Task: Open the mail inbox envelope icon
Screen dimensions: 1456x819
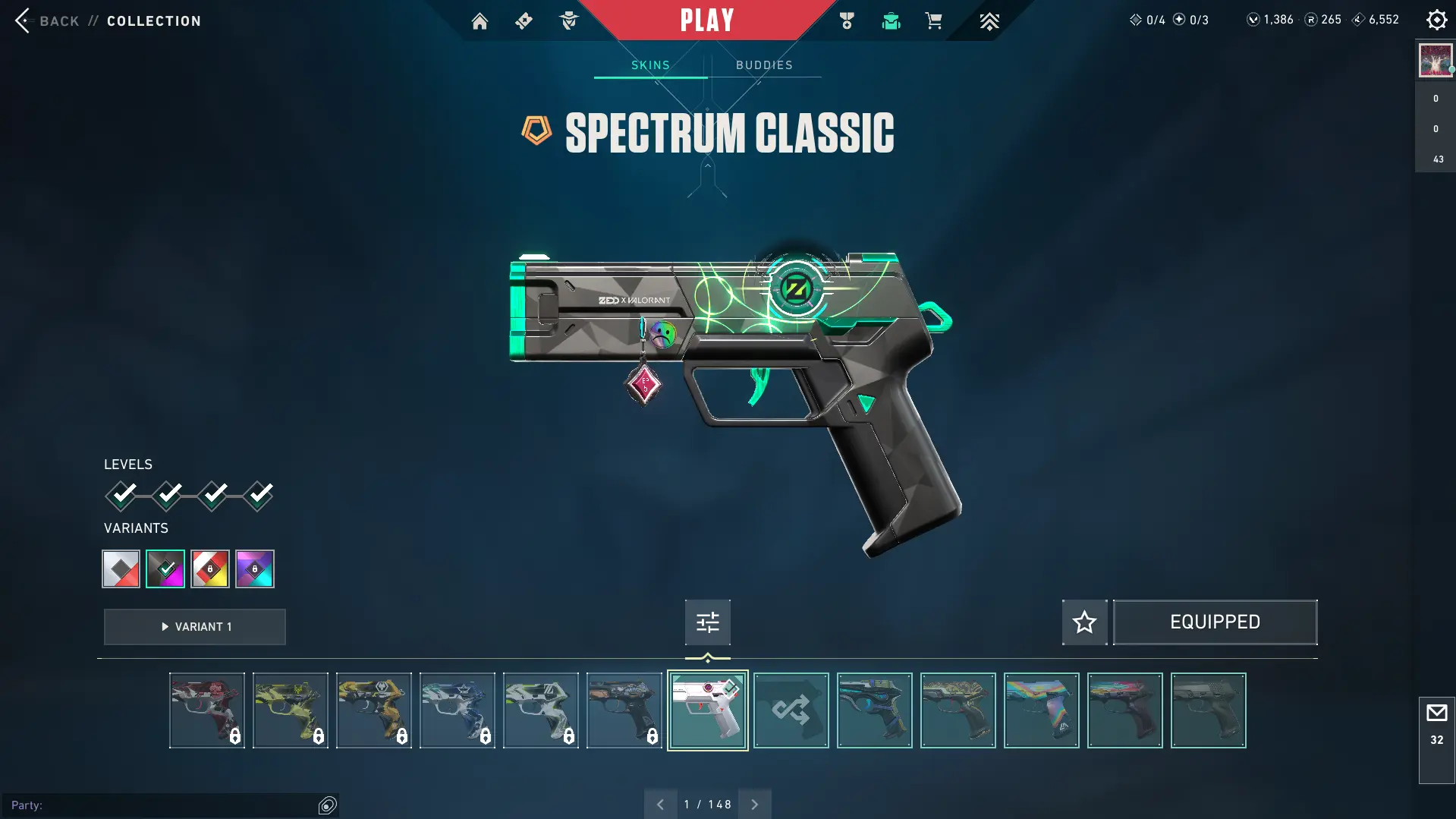Action: click(1436, 713)
